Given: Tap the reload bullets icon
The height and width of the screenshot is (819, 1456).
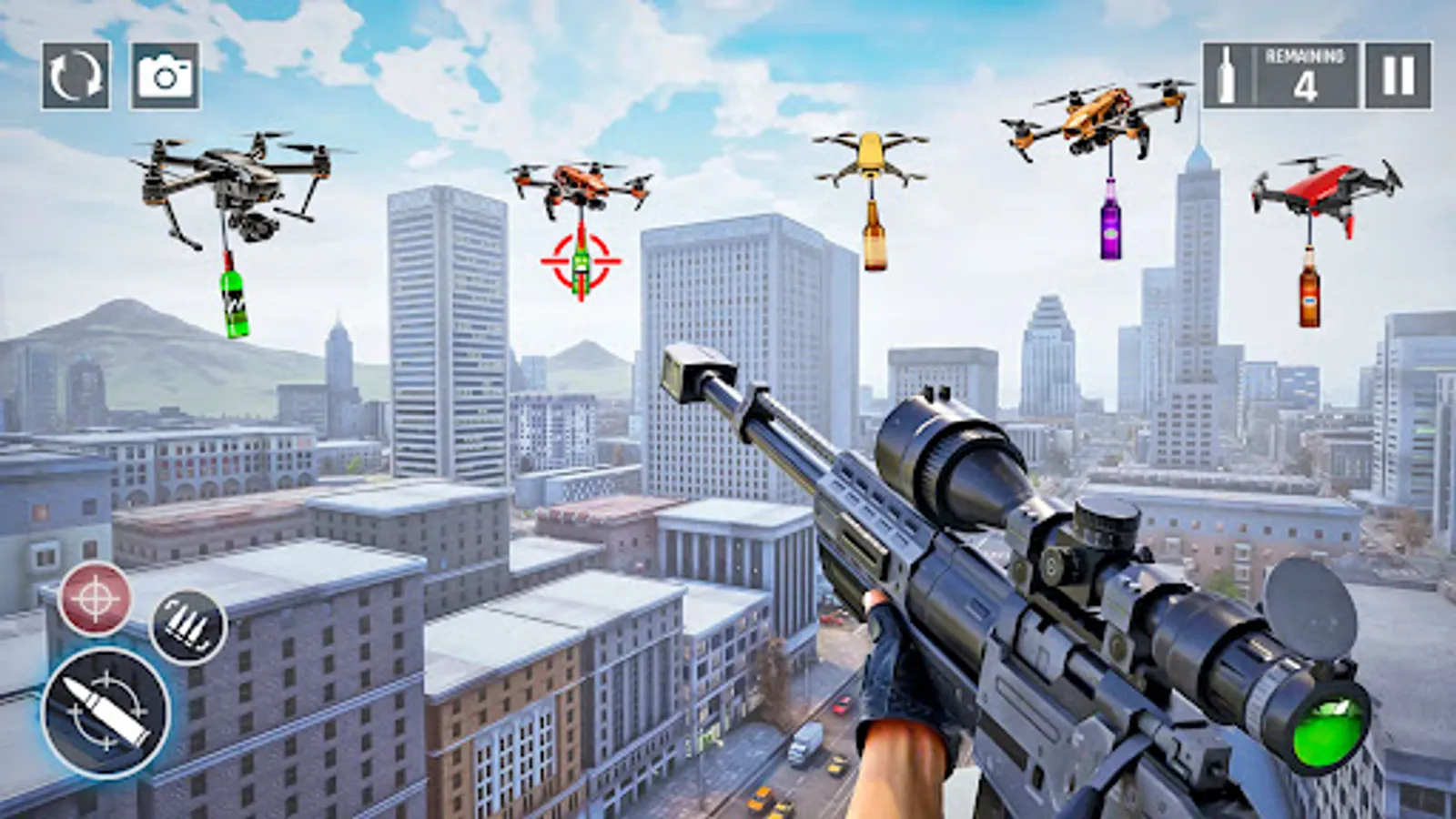Looking at the screenshot, I should [188, 627].
